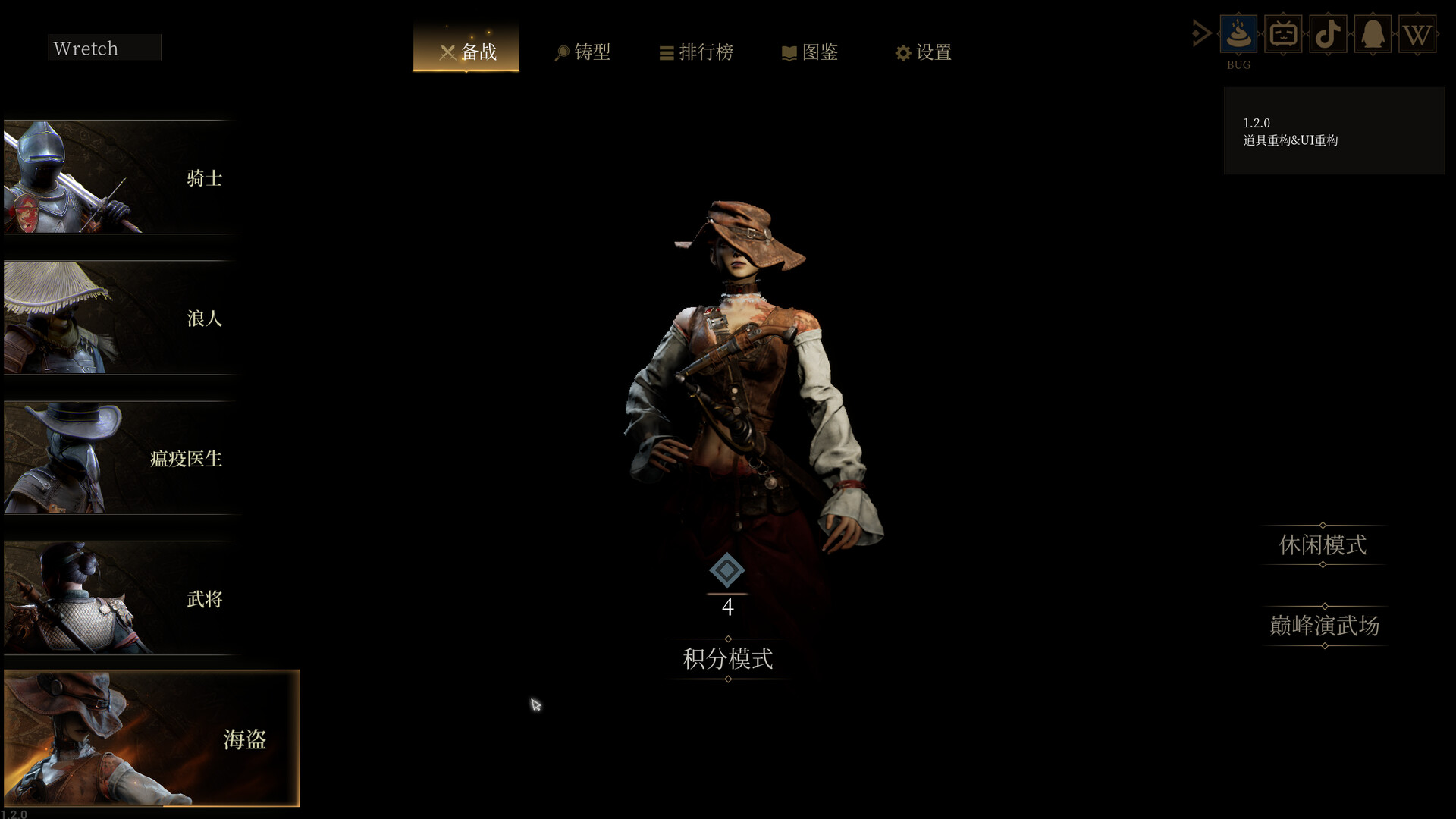Click the gear icon next to 设置
The image size is (1456, 819).
click(x=902, y=52)
